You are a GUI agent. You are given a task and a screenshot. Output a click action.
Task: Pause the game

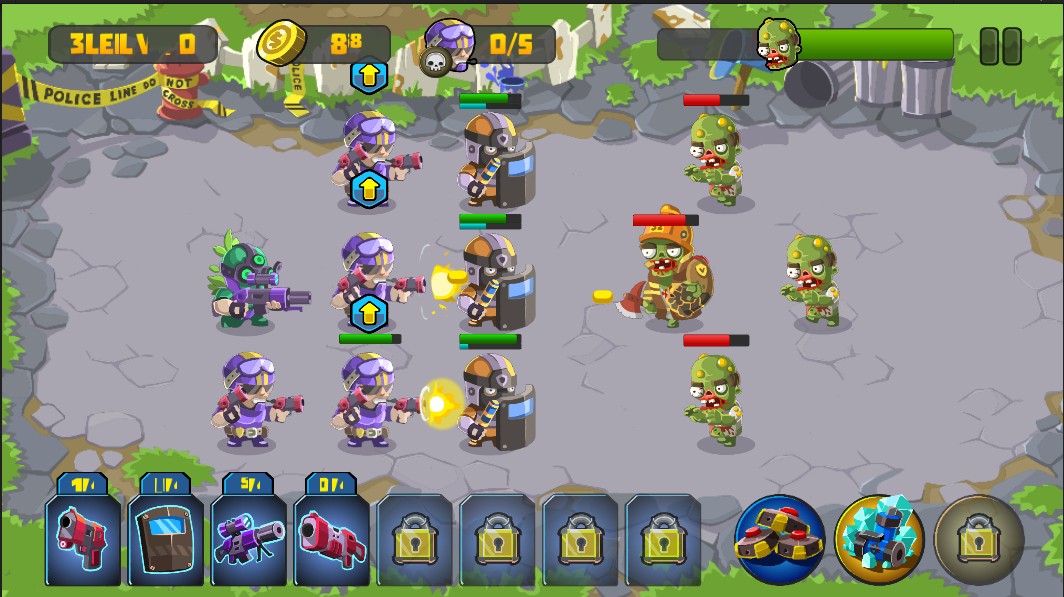click(1000, 46)
